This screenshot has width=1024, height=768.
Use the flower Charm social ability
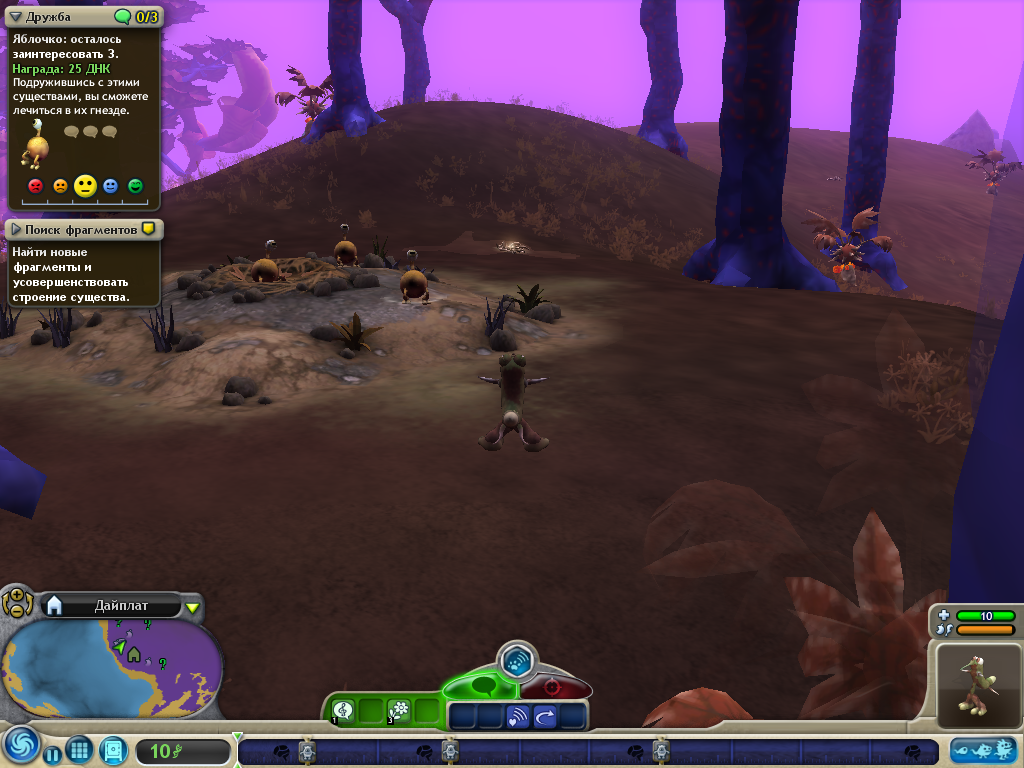tap(399, 710)
